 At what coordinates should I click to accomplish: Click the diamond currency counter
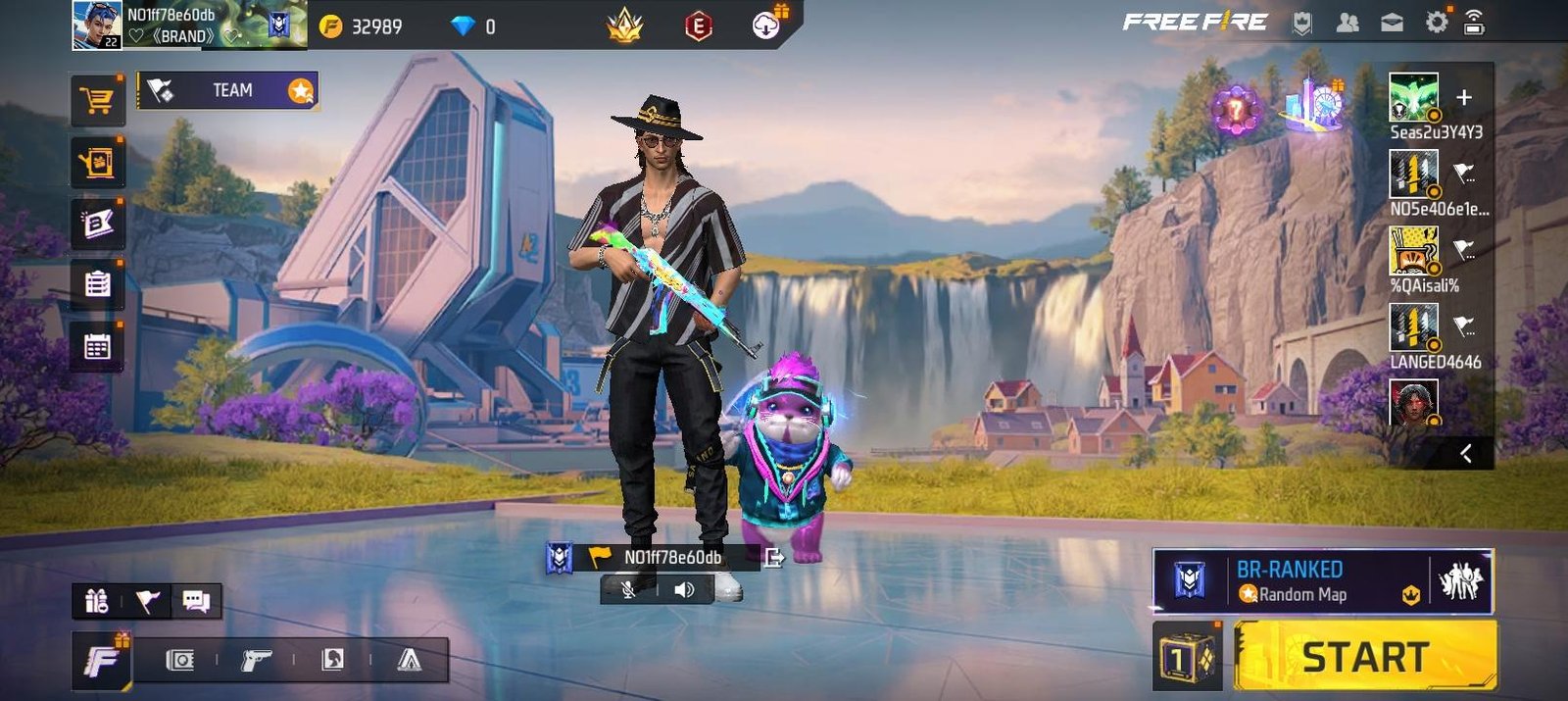click(472, 26)
